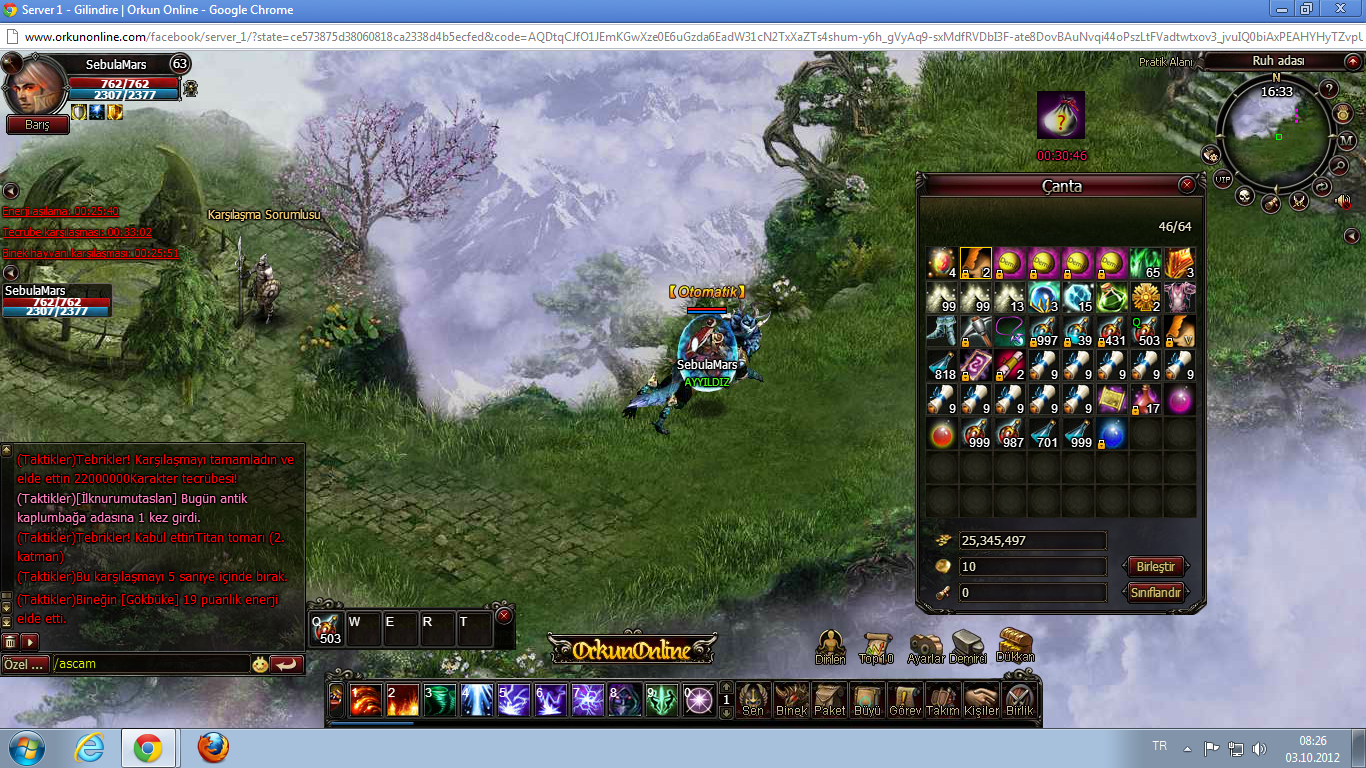Open the world map via the M icon
This screenshot has height=768, width=1366.
click(x=1348, y=140)
